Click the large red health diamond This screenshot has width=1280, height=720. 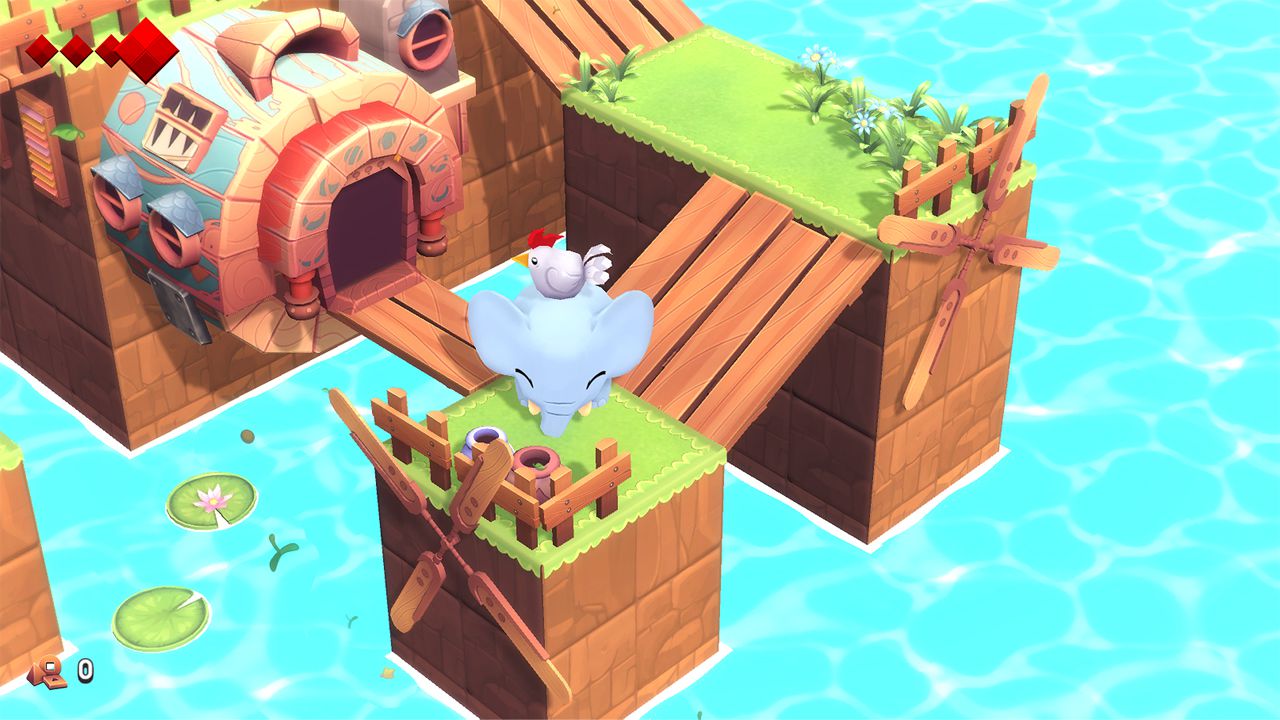point(147,50)
